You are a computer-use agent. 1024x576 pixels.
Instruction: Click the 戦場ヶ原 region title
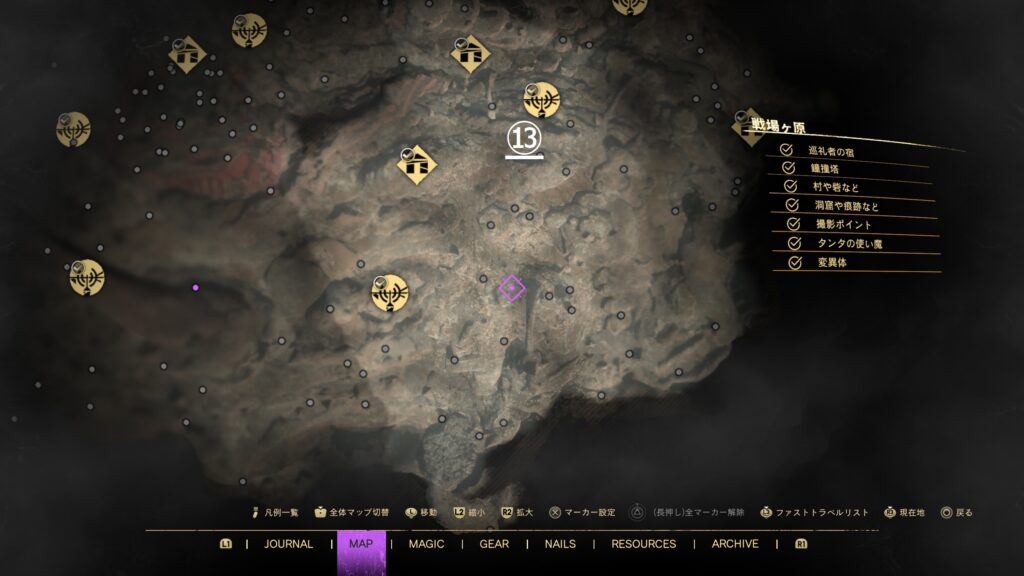coord(778,128)
